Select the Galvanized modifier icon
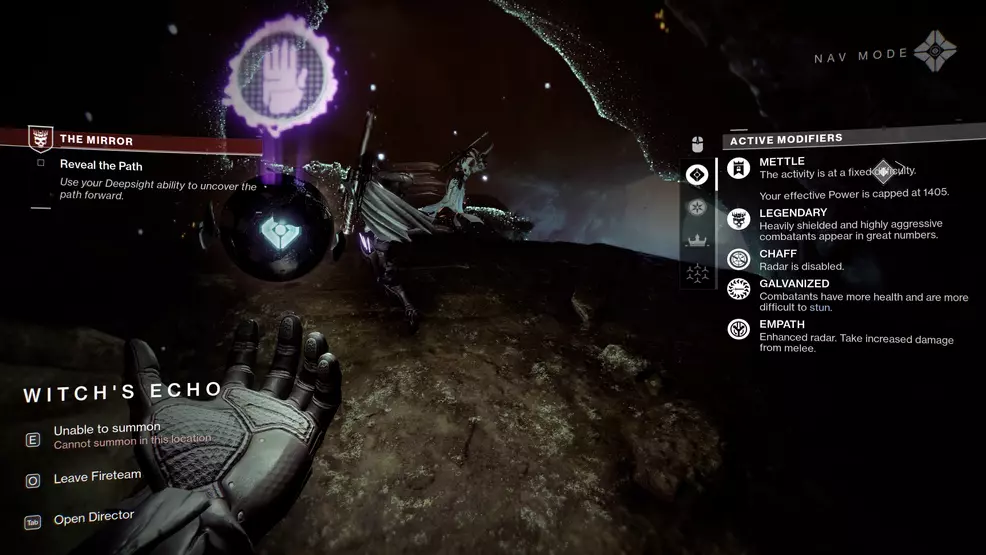This screenshot has width=986, height=555. coord(739,290)
